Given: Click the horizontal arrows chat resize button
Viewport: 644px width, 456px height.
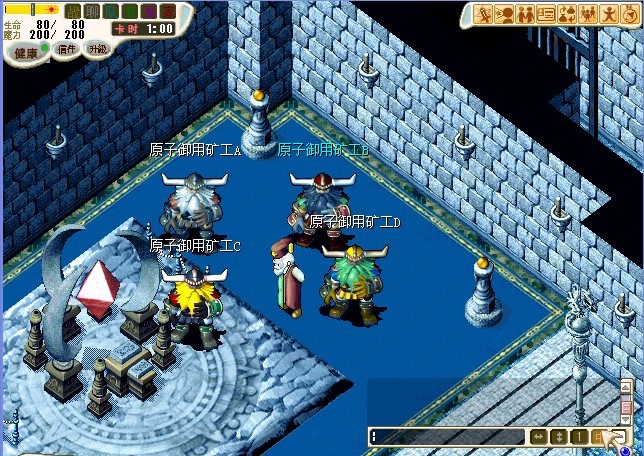Looking at the screenshot, I should pyautogui.click(x=539, y=437).
